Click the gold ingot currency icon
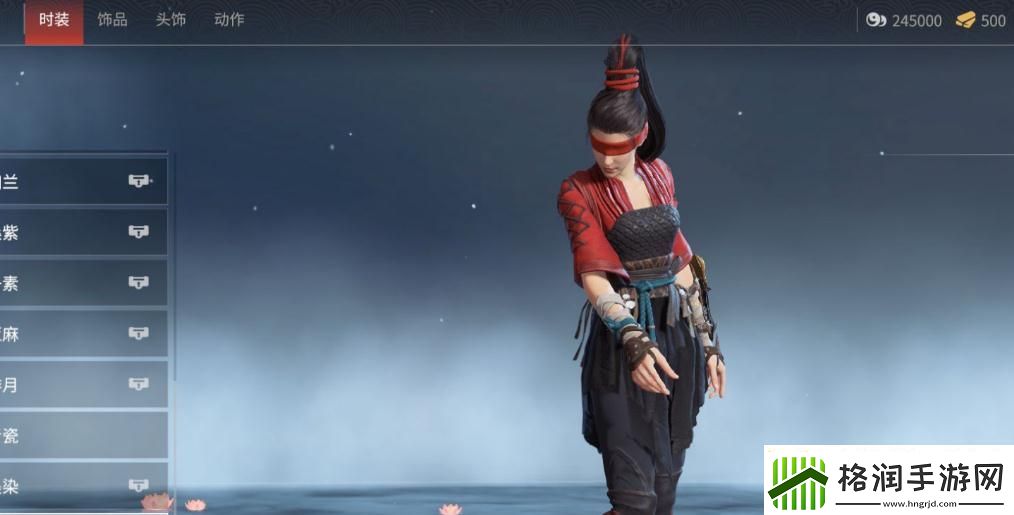The height and width of the screenshot is (515, 1014). pos(965,20)
